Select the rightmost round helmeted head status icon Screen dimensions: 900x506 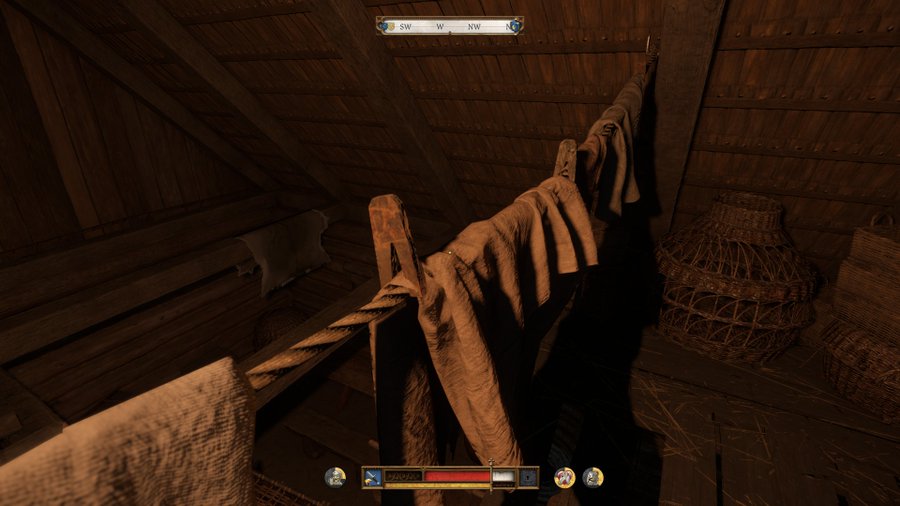[x=593, y=477]
